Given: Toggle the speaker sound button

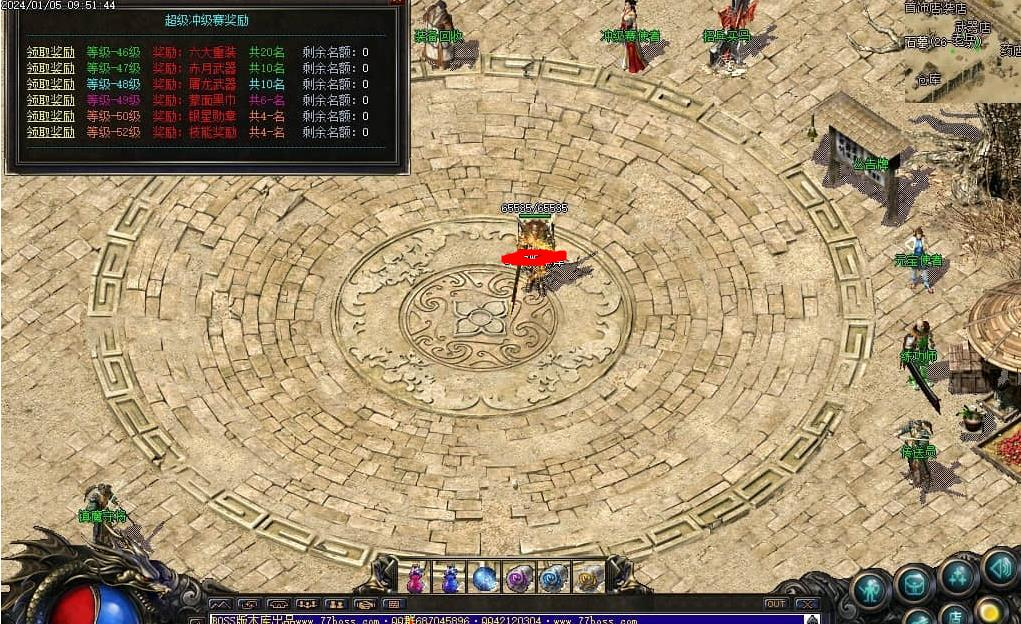Looking at the screenshot, I should pyautogui.click(x=999, y=568).
